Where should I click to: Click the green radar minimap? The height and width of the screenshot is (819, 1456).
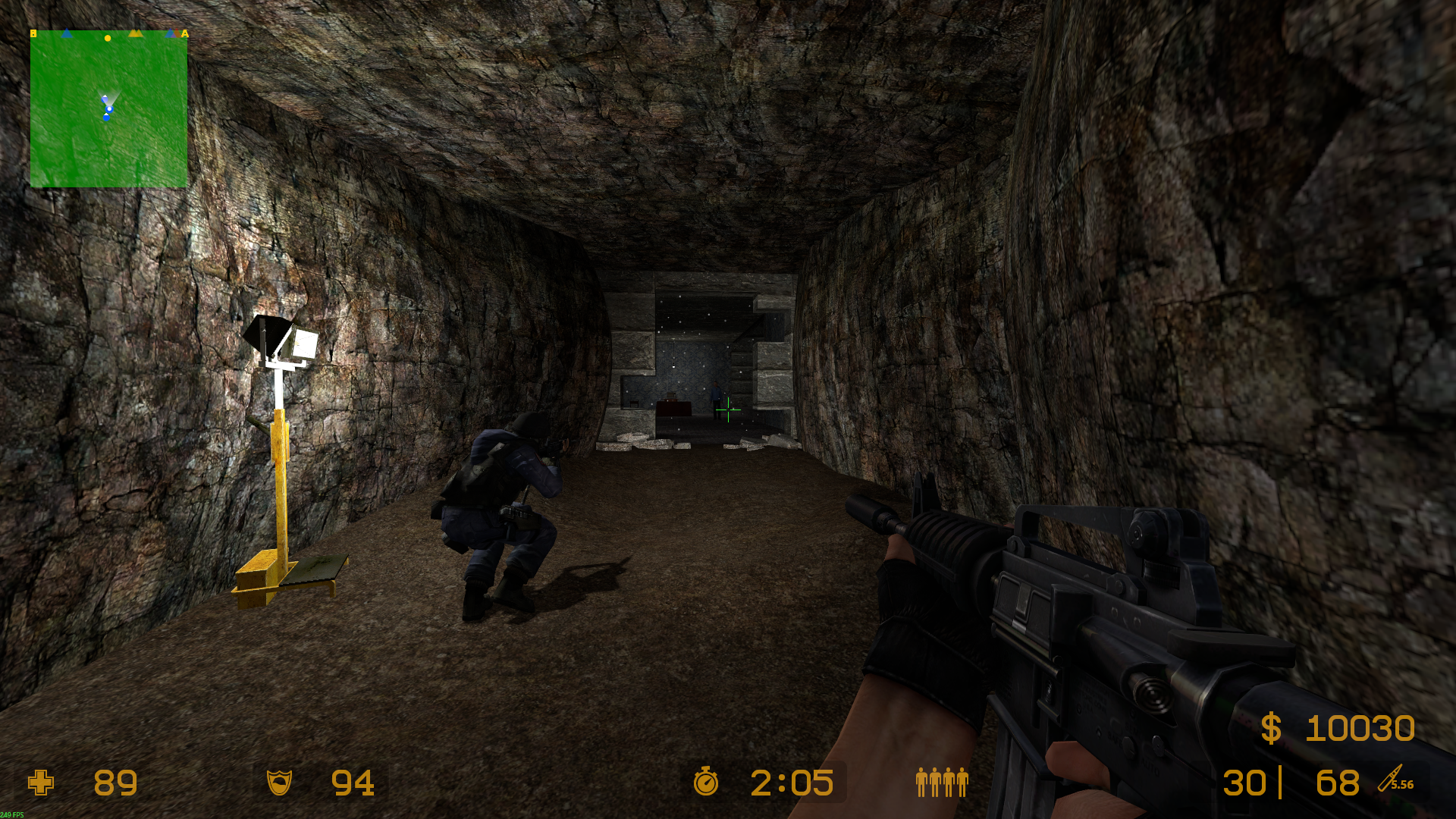108,109
